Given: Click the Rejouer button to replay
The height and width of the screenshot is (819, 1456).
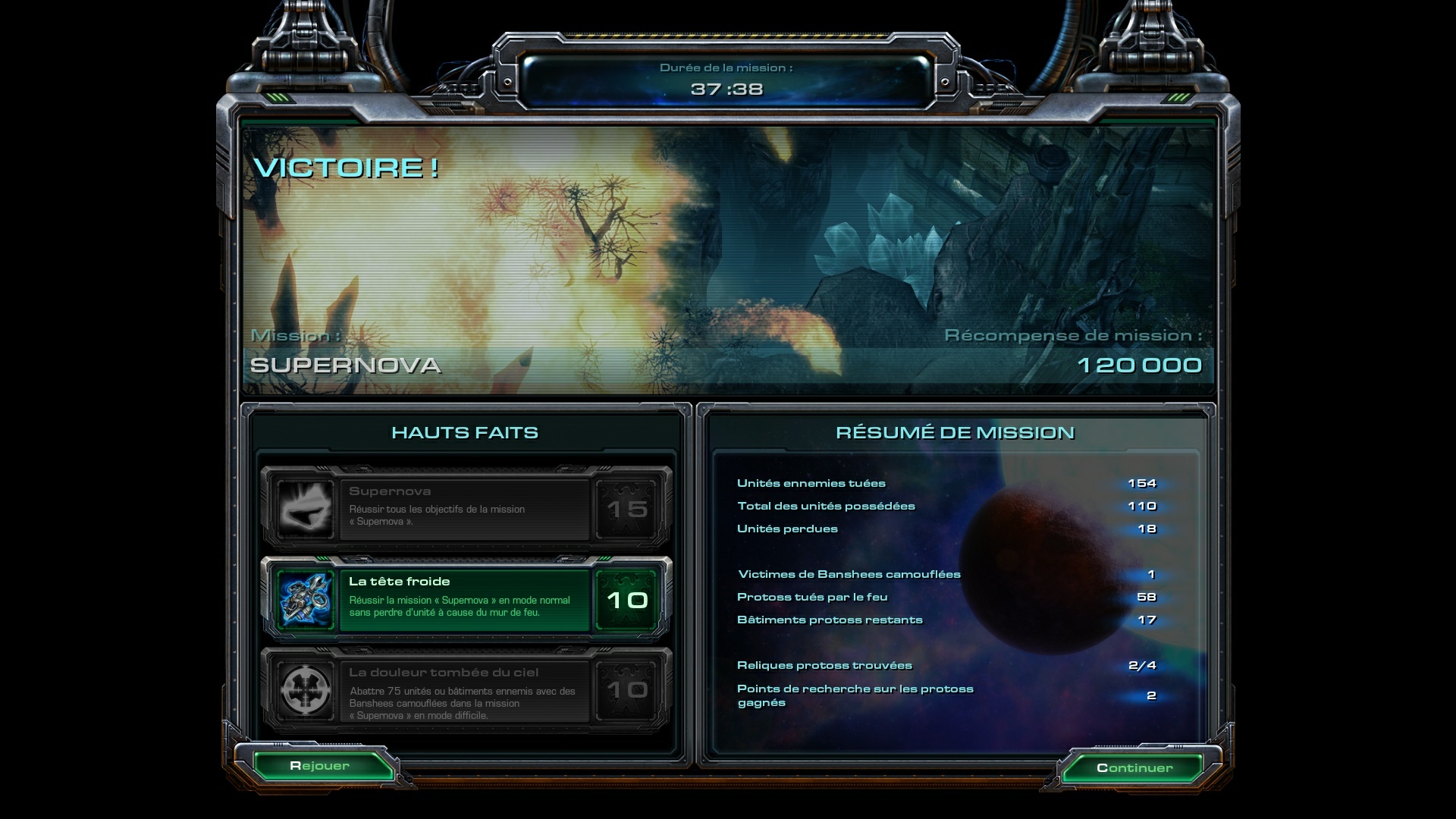Looking at the screenshot, I should point(320,766).
